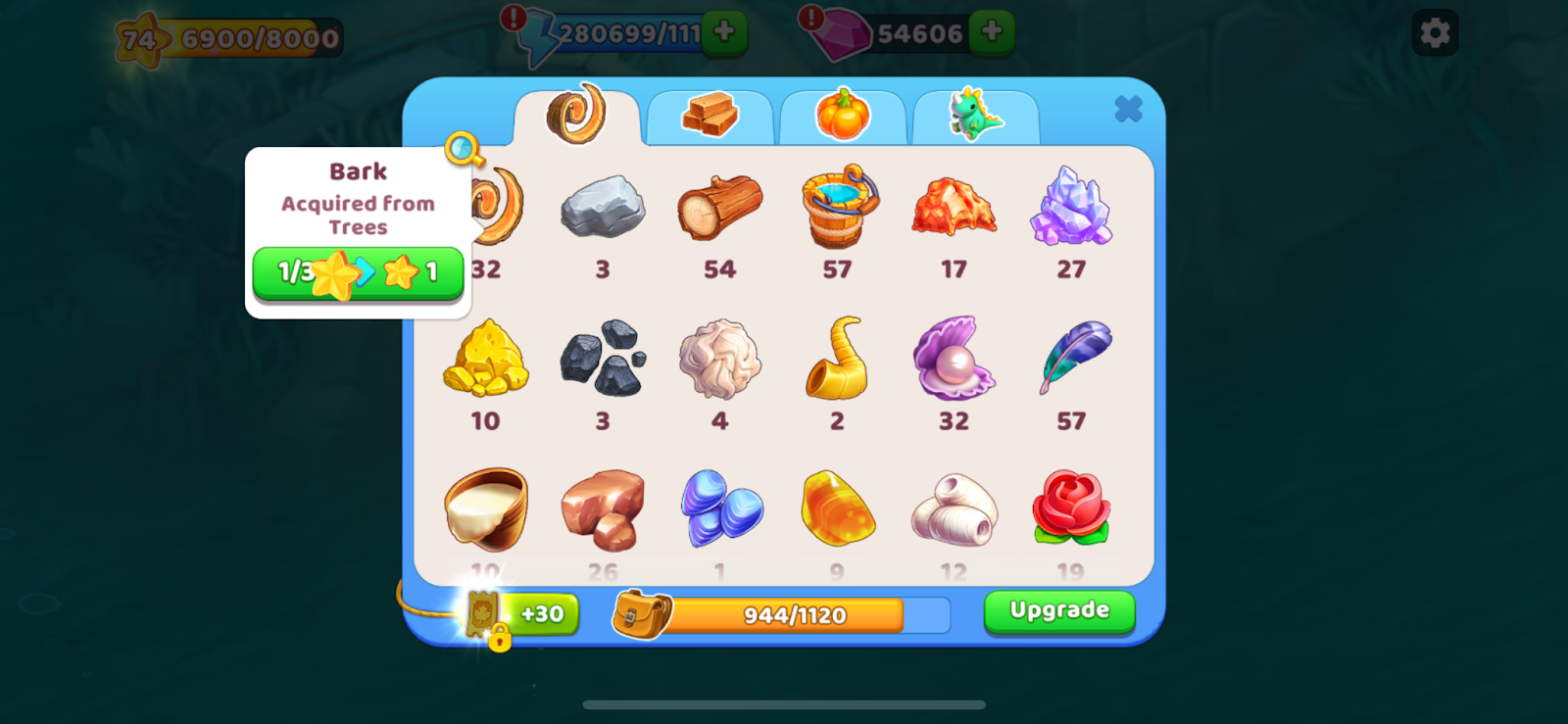Click the green Bark star exchange button
This screenshot has width=1568, height=724.
[358, 272]
